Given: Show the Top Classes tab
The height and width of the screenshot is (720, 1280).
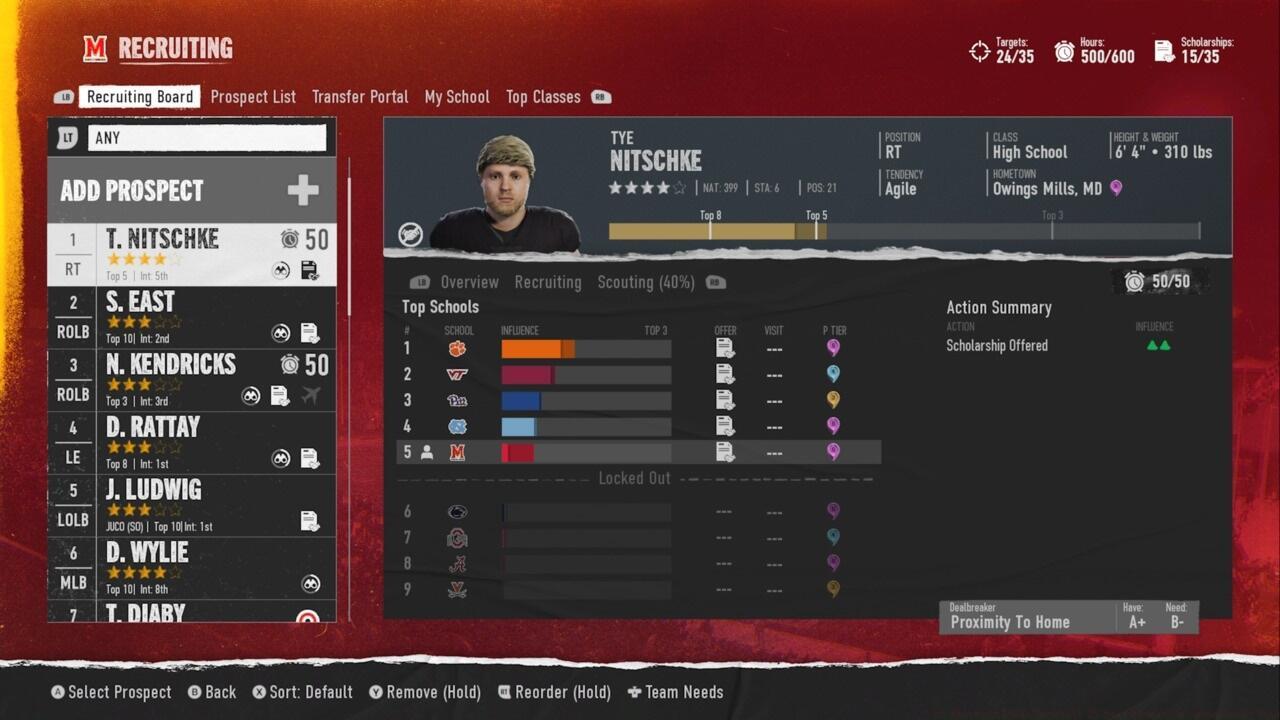Looking at the screenshot, I should (x=543, y=97).
